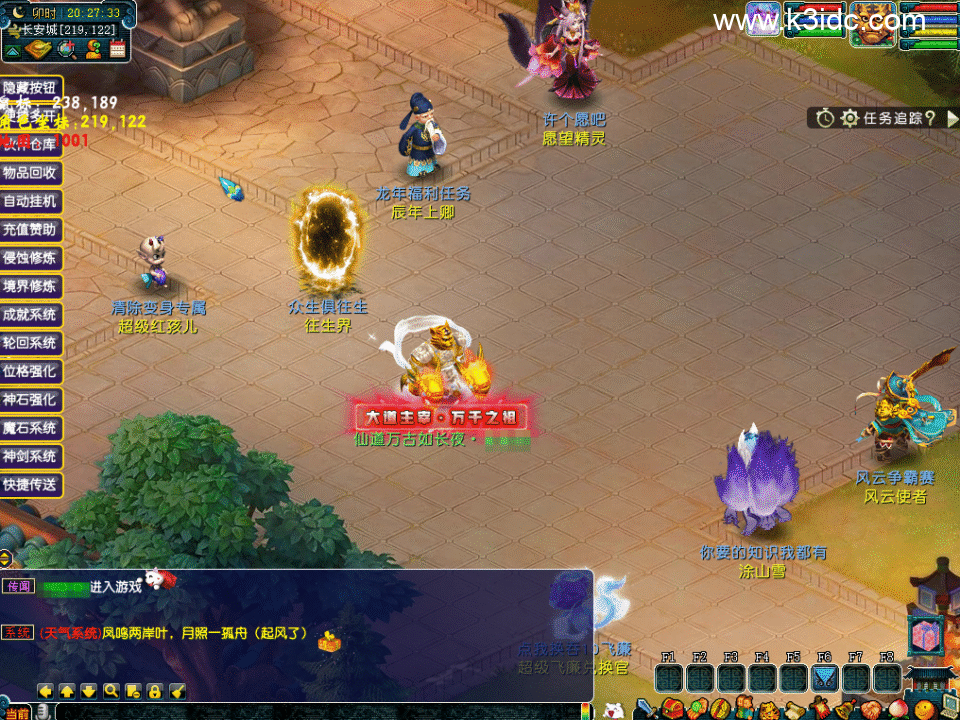Screen dimensions: 960x720
Task: Open the gift box icon above the hotbar
Action: (x=925, y=636)
